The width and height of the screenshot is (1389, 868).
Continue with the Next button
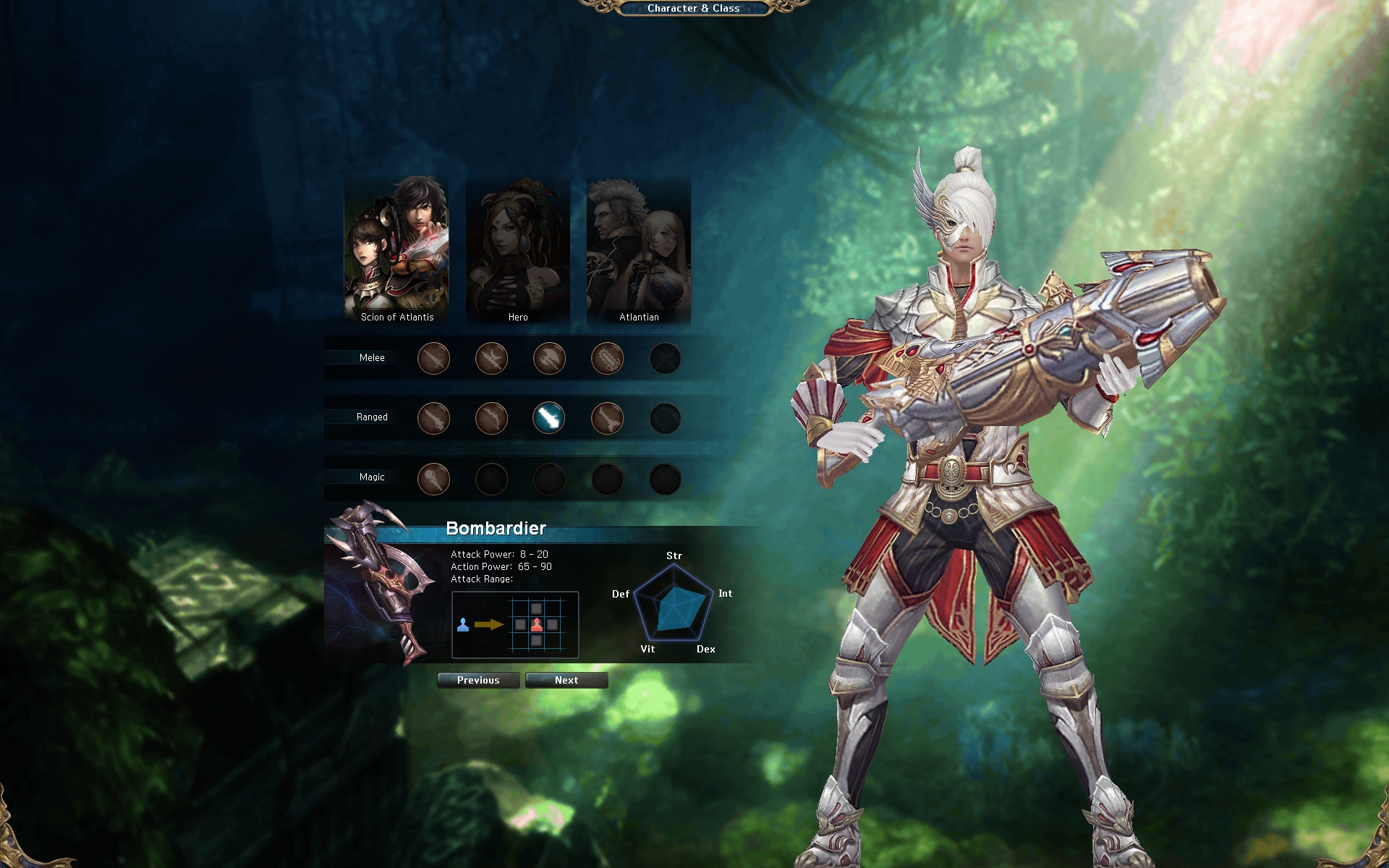(x=566, y=680)
